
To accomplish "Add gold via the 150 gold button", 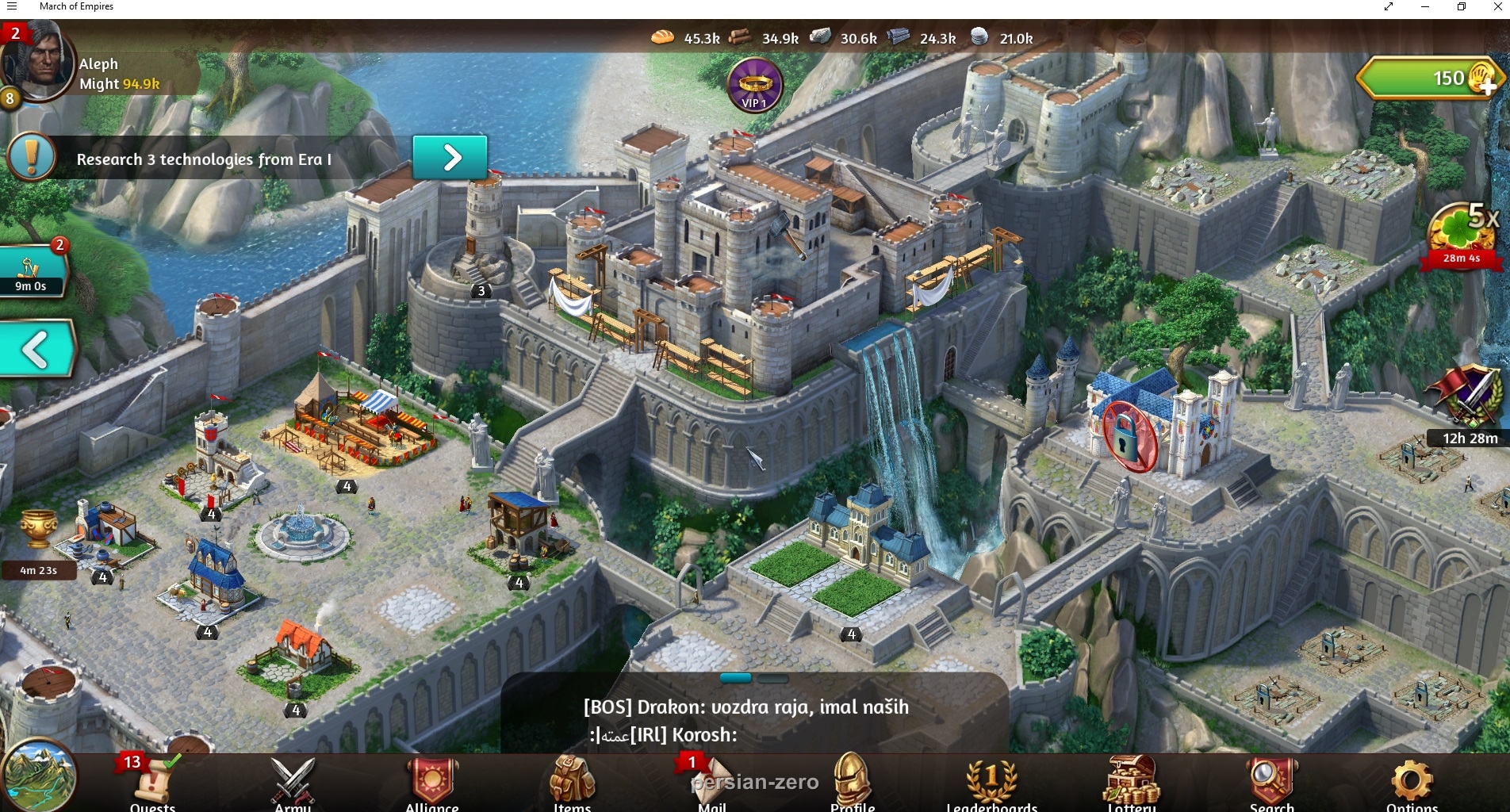I will click(1429, 79).
